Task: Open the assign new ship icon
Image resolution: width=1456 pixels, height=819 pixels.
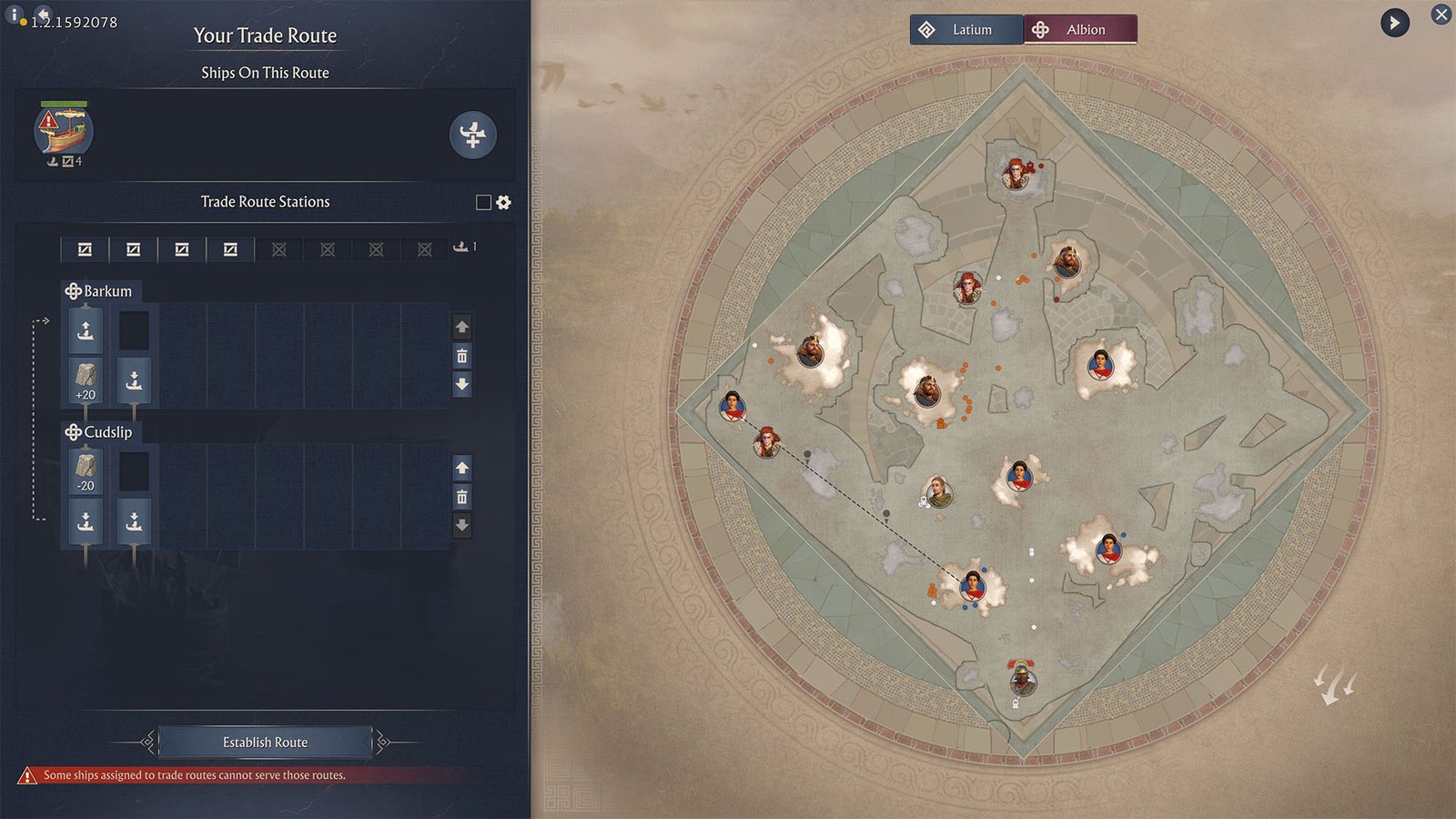Action: (x=472, y=136)
